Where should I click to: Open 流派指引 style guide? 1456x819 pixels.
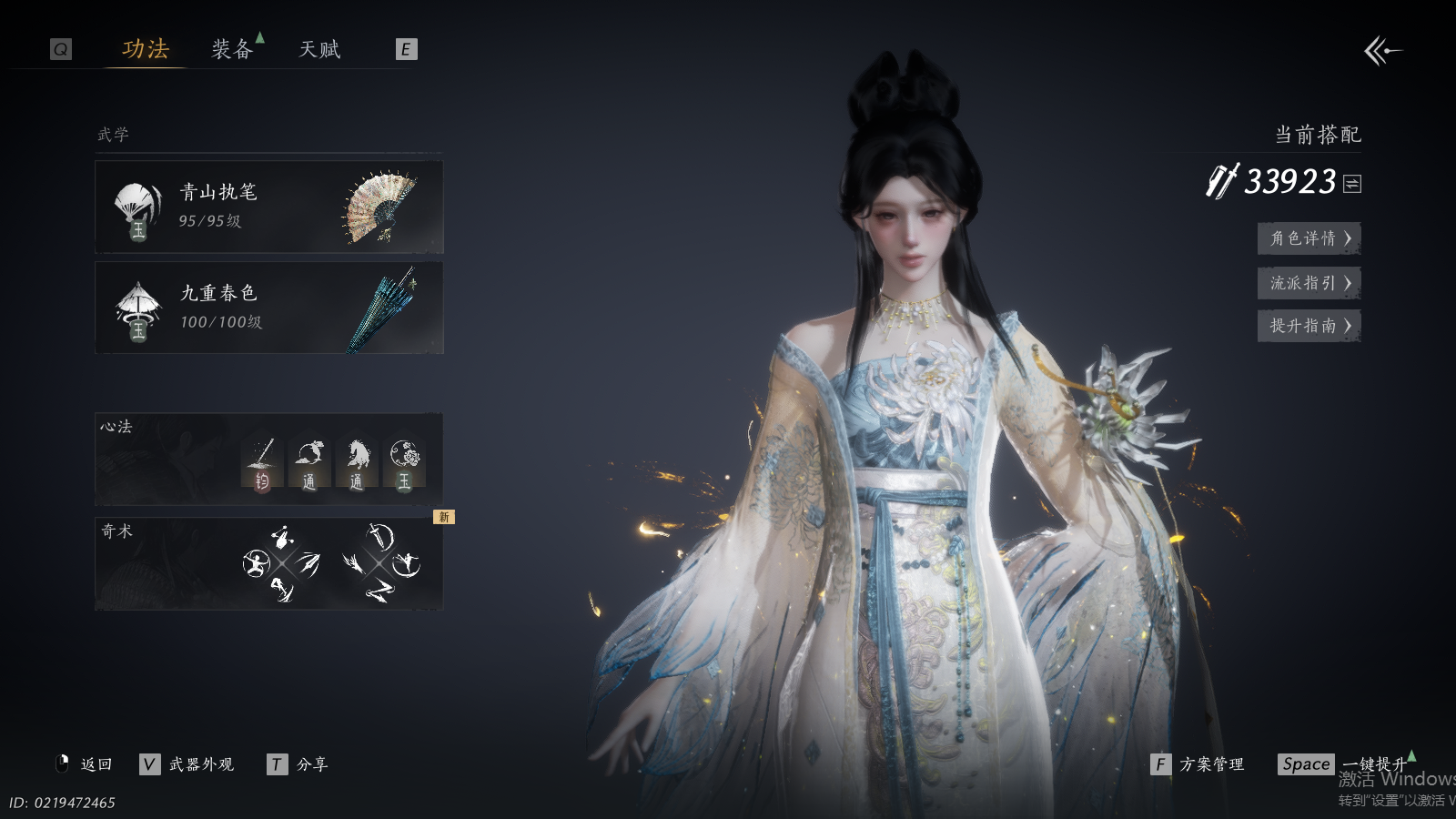[1309, 283]
